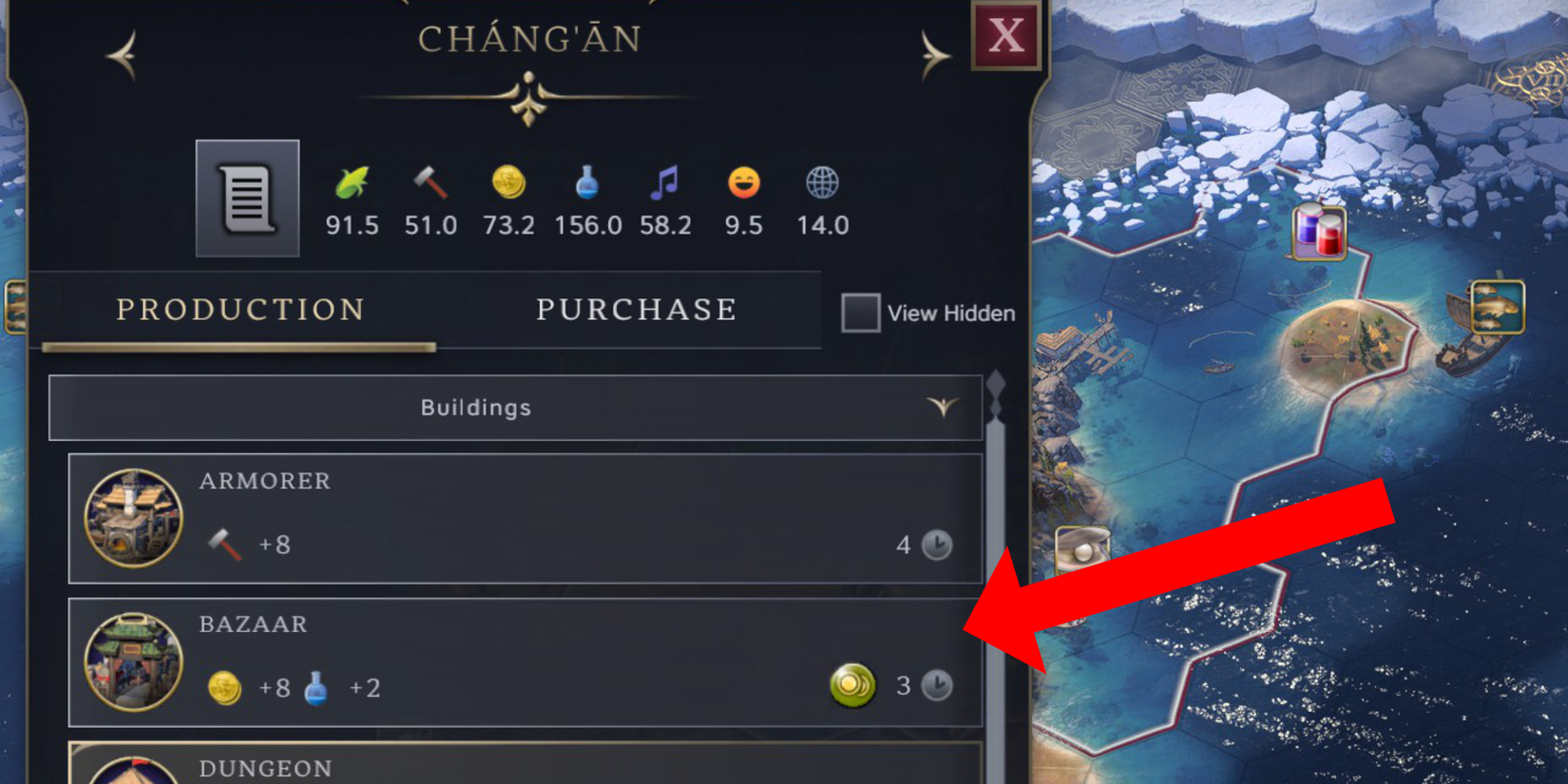Click the Bazaar building portrait thumbnail
Image resolution: width=1568 pixels, height=784 pixels.
click(133, 660)
